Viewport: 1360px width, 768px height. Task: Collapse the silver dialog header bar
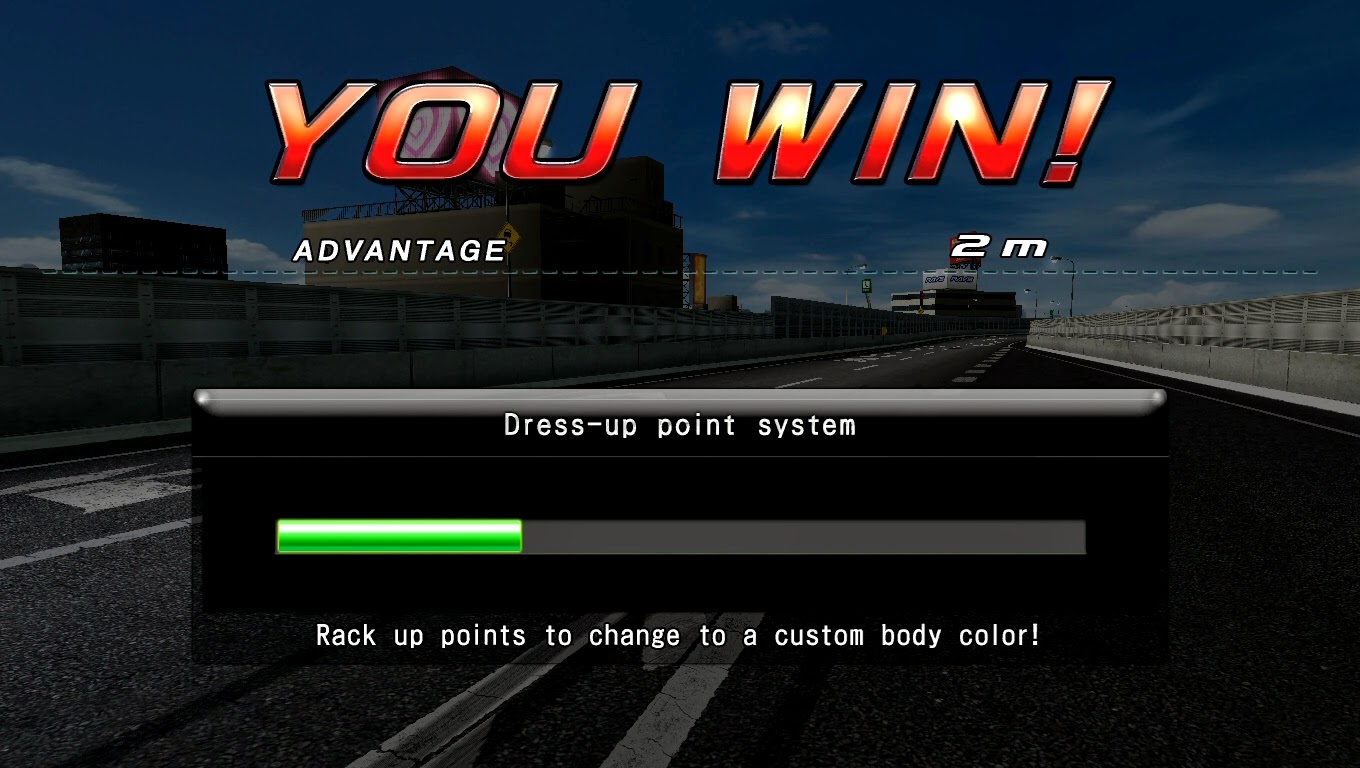coord(679,400)
